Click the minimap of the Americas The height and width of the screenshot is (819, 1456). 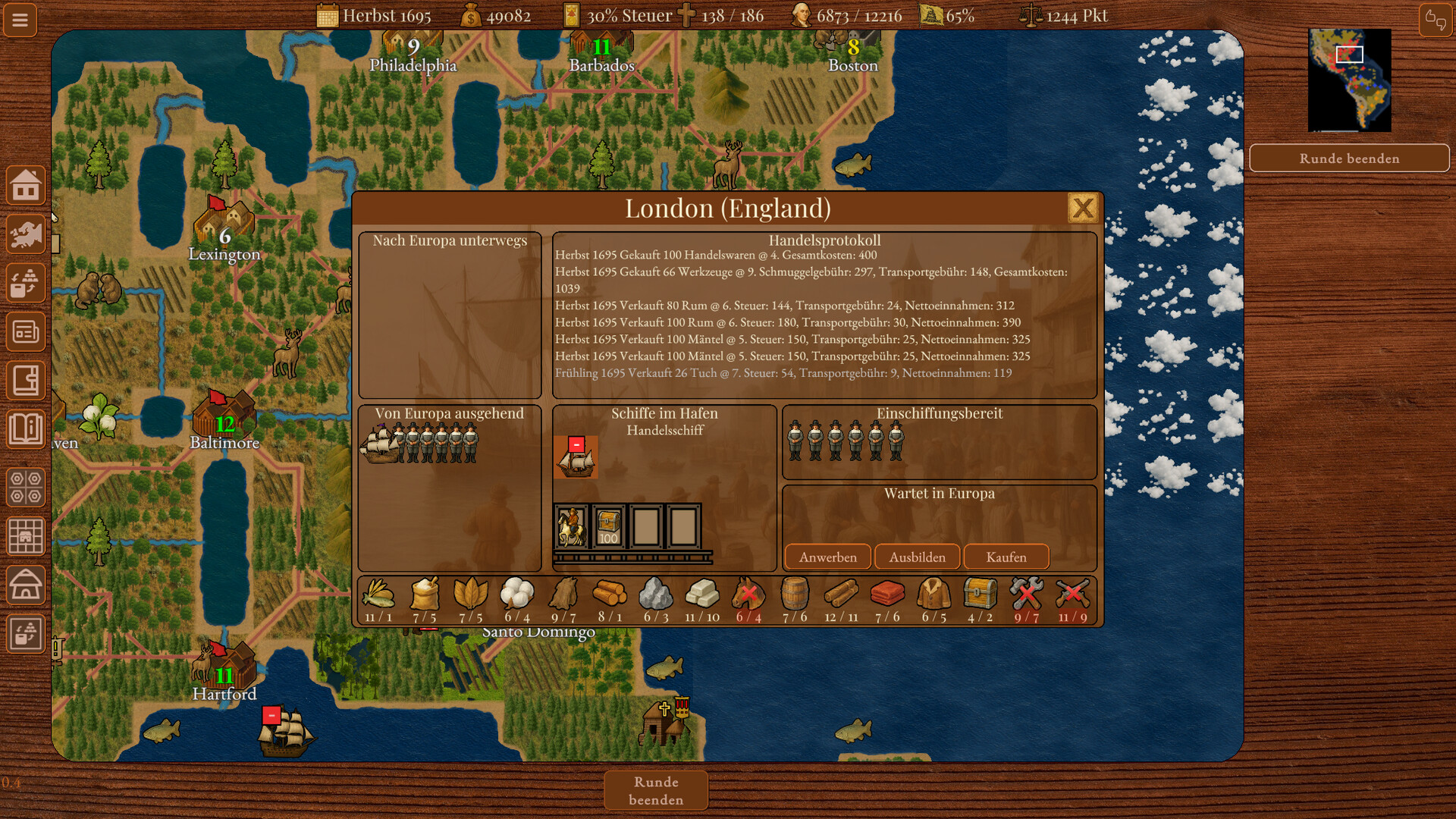point(1349,80)
